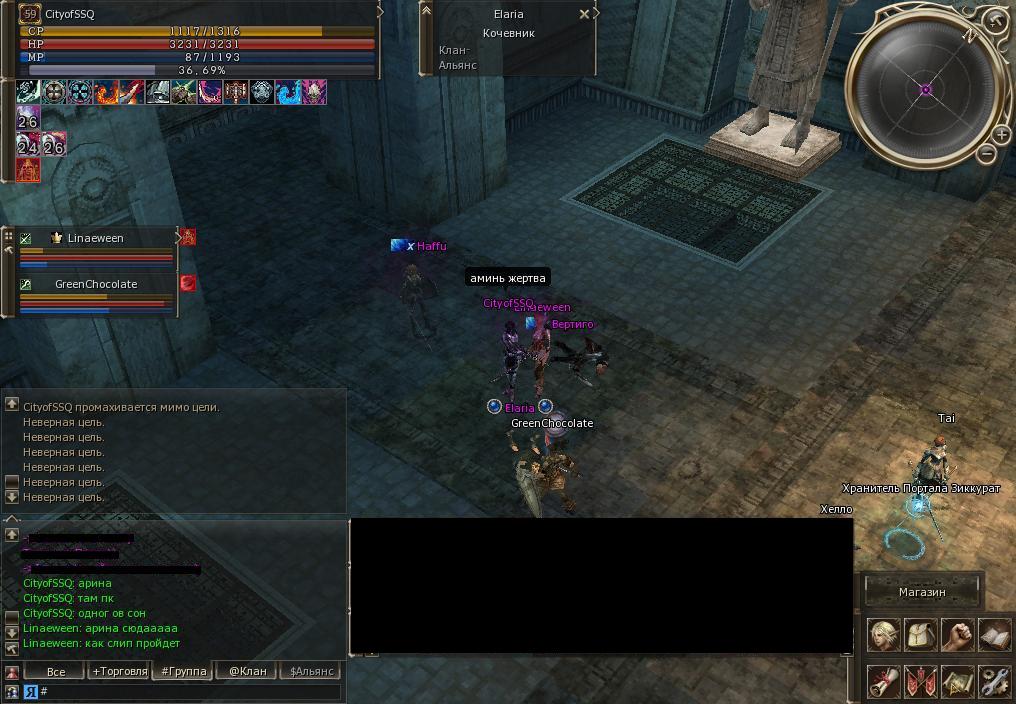Open the inventory bag icon
The image size is (1016, 704).
point(920,635)
